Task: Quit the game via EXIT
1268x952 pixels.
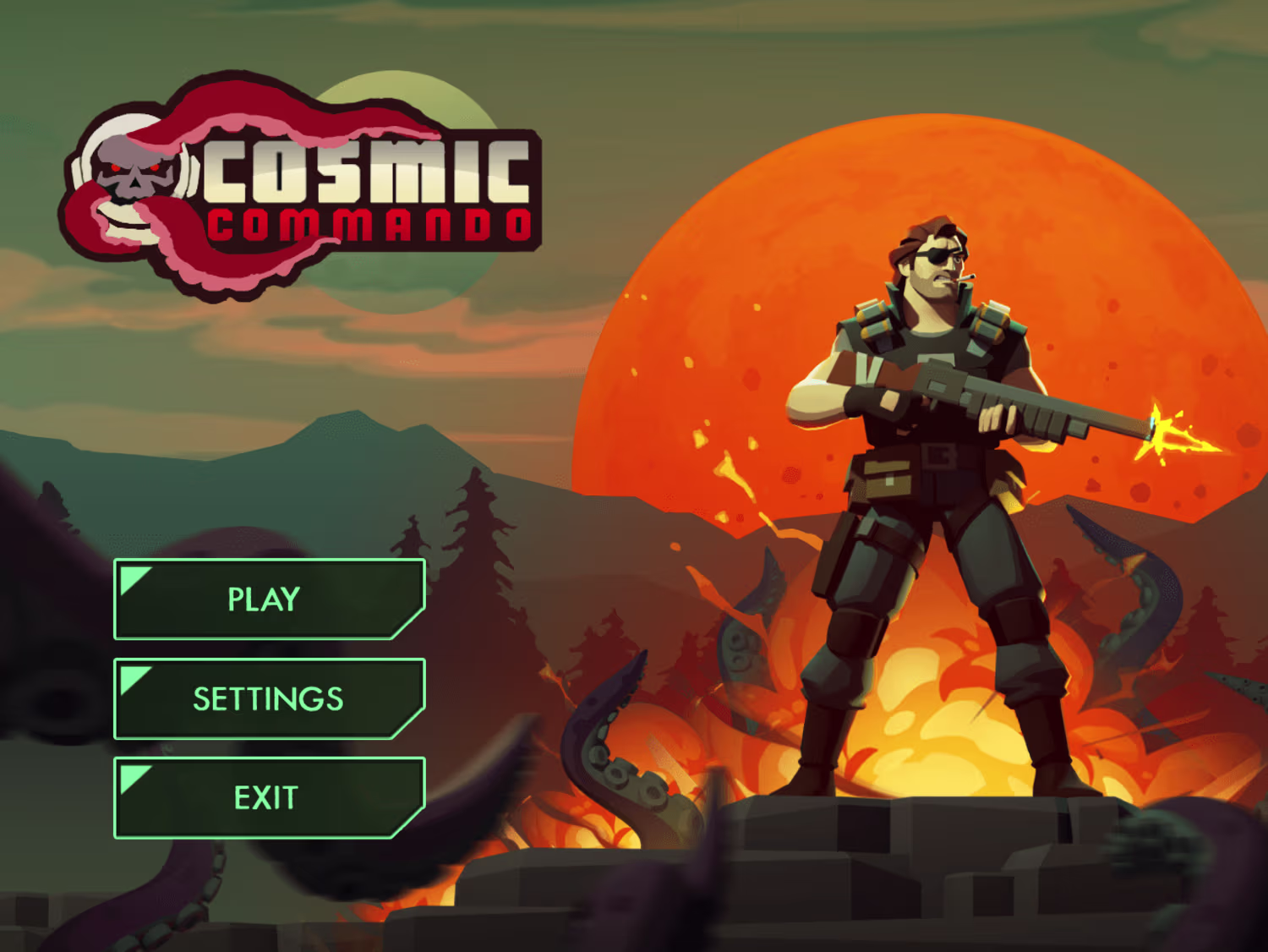Action: pyautogui.click(x=269, y=797)
